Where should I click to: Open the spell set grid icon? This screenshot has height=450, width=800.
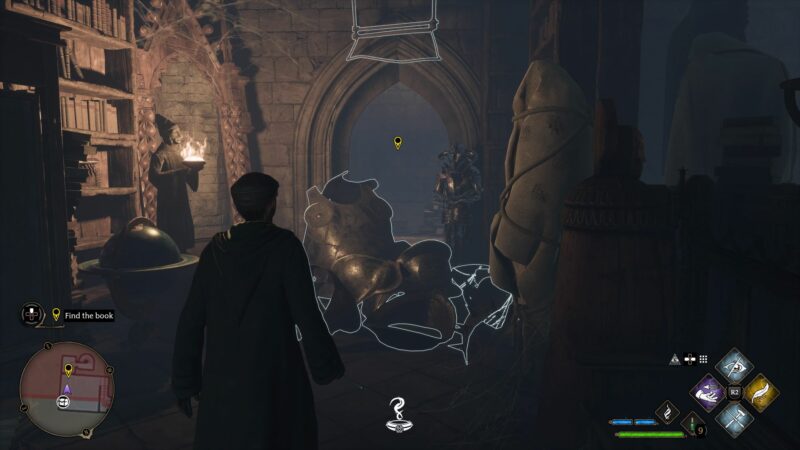(x=703, y=359)
